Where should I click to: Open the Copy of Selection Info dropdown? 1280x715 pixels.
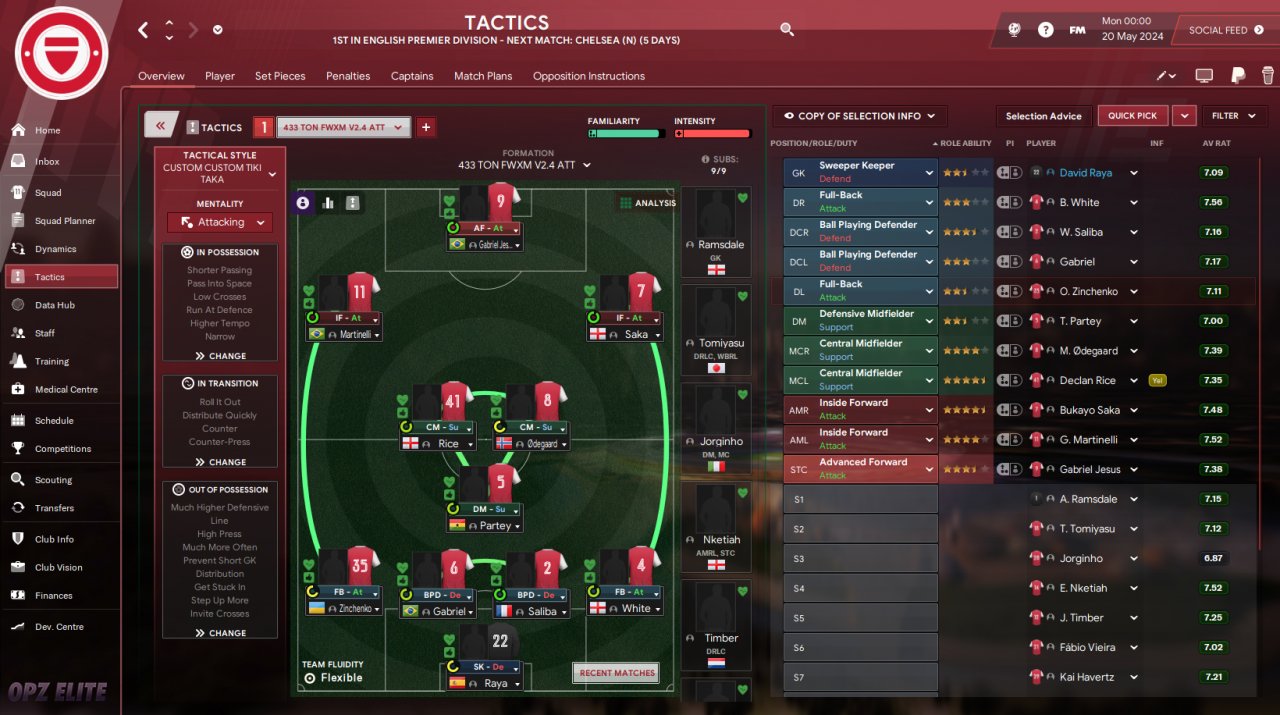[x=859, y=116]
